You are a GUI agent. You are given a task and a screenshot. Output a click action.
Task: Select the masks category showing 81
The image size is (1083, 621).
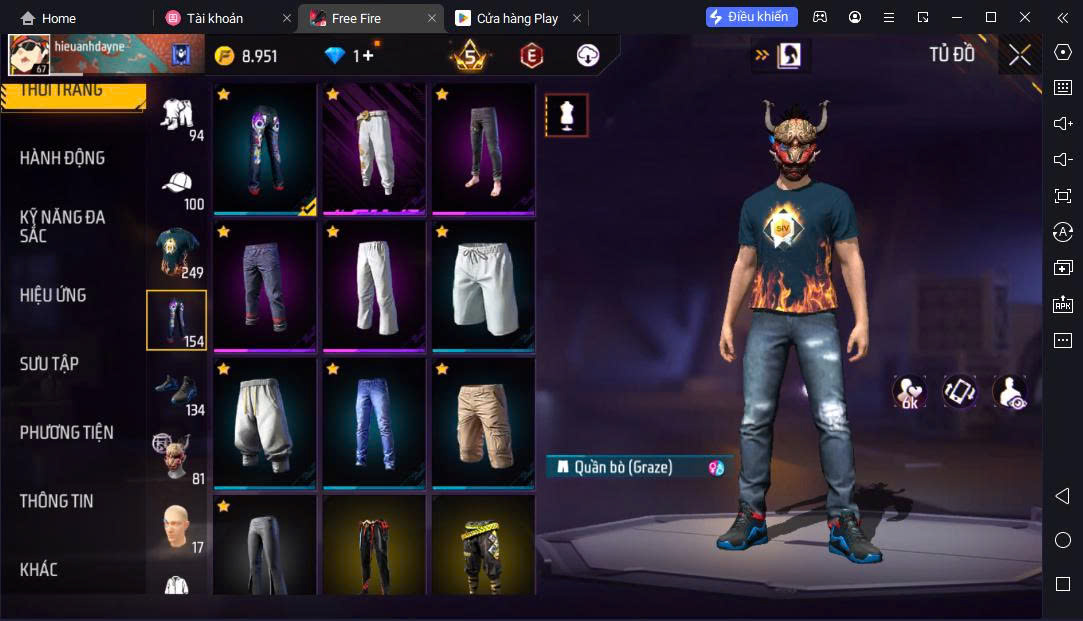pyautogui.click(x=178, y=459)
